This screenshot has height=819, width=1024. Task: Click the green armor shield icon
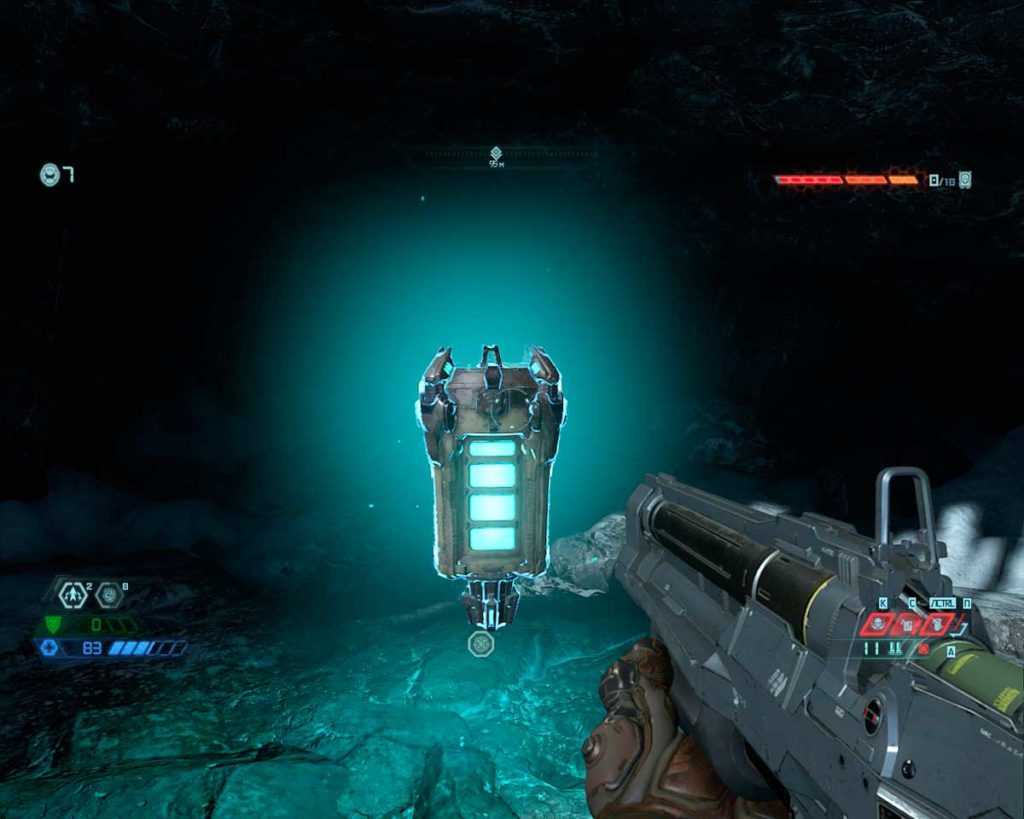point(53,624)
